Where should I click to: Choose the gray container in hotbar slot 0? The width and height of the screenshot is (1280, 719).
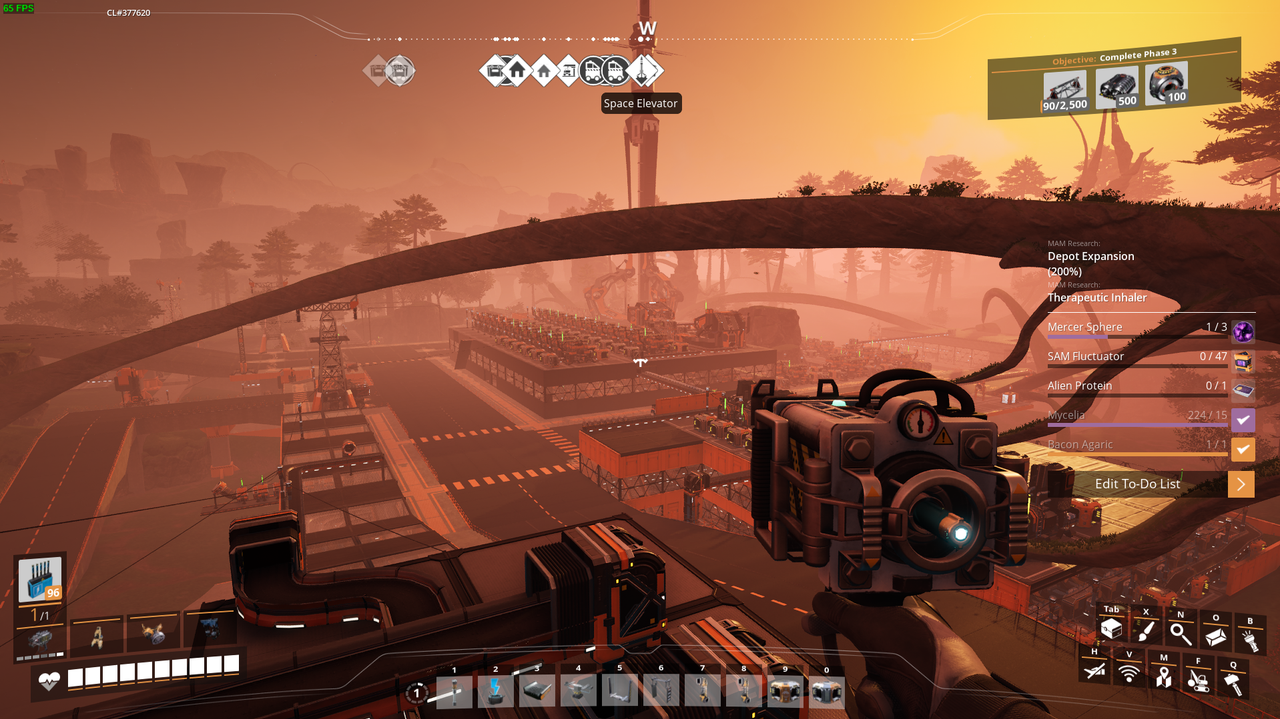click(826, 690)
